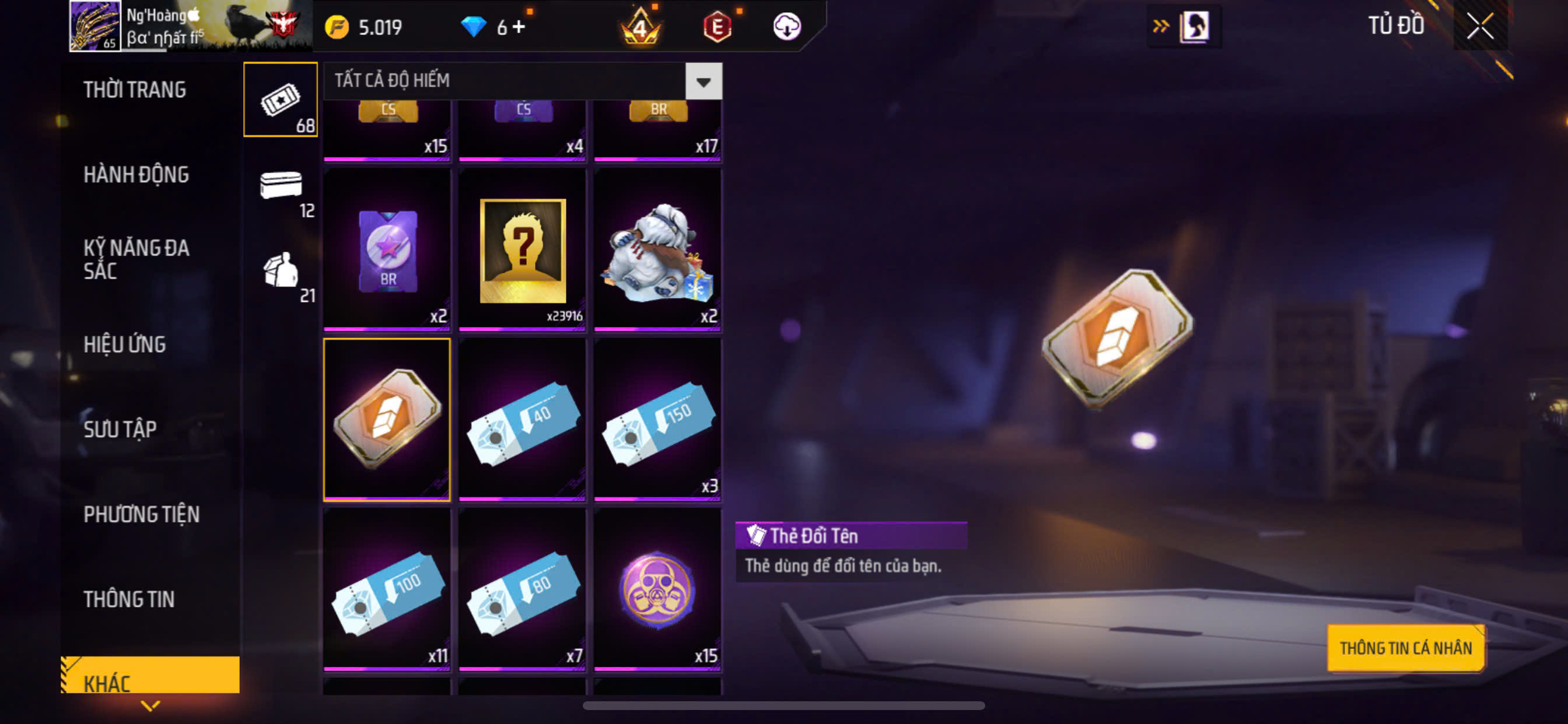
Task: Close the Tủ Đồ wardrobe screen
Action: (x=1480, y=26)
